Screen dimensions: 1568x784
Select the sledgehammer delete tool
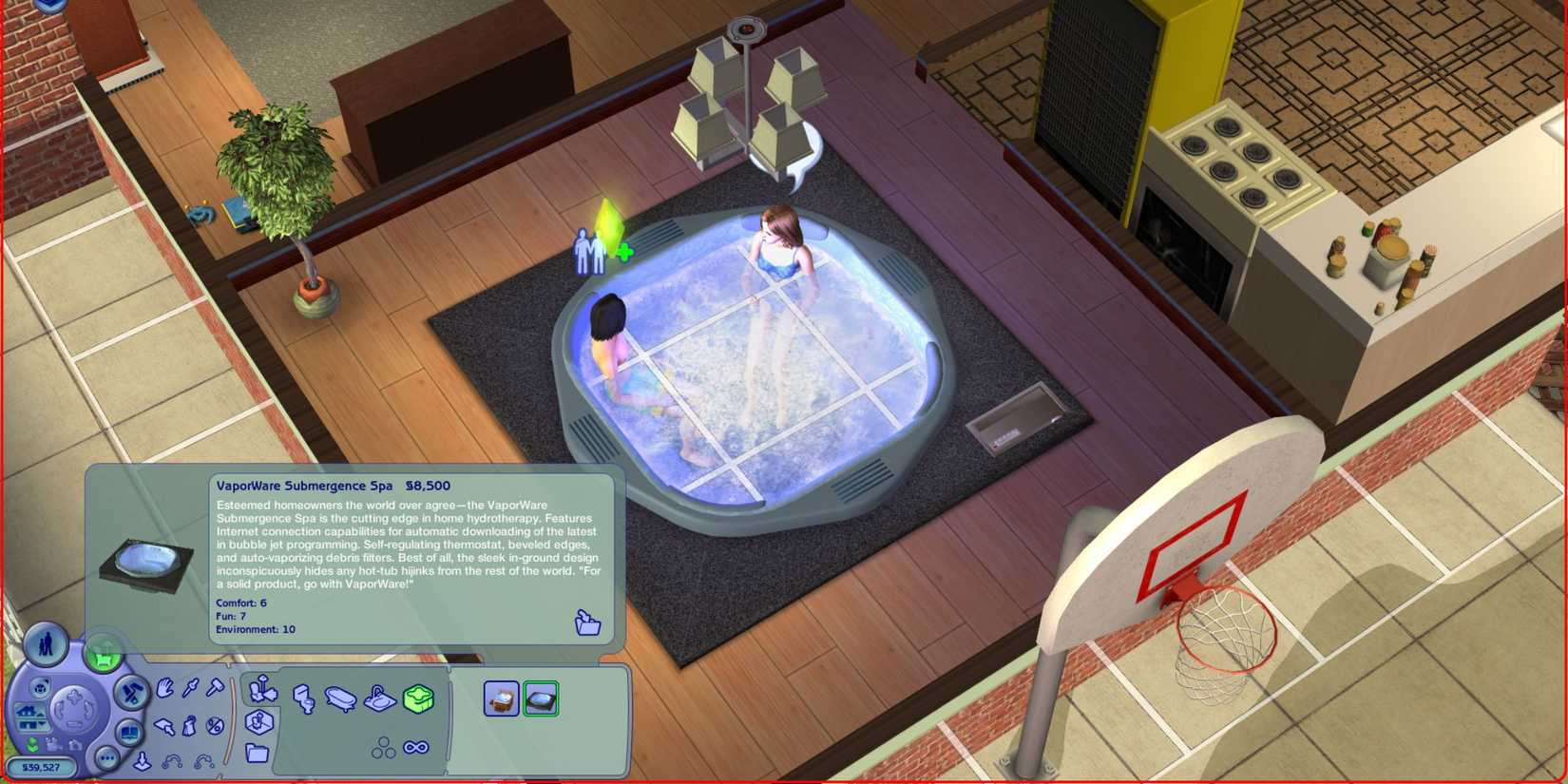[x=214, y=687]
